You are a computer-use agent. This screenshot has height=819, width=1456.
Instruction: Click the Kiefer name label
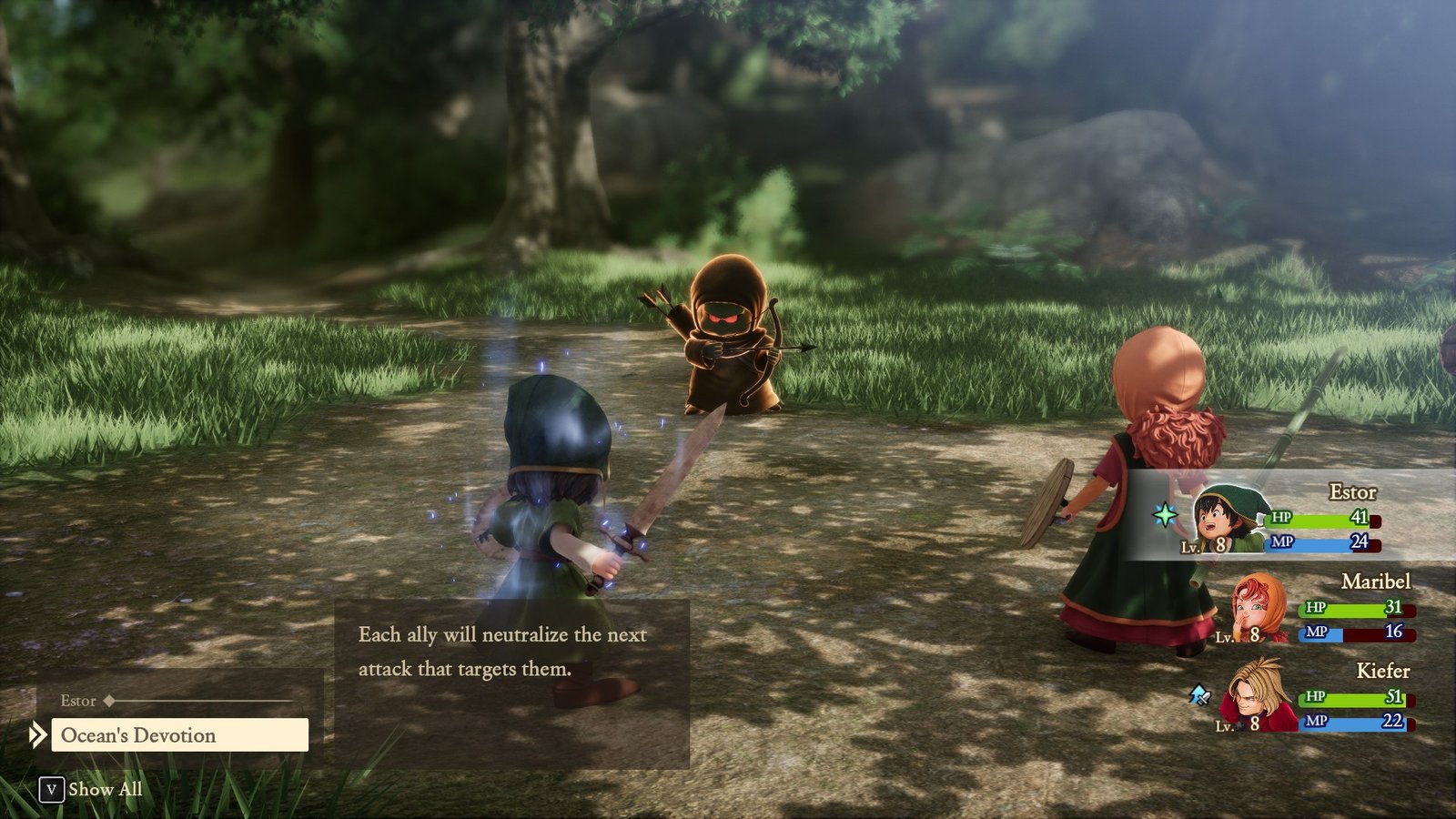[x=1382, y=672]
